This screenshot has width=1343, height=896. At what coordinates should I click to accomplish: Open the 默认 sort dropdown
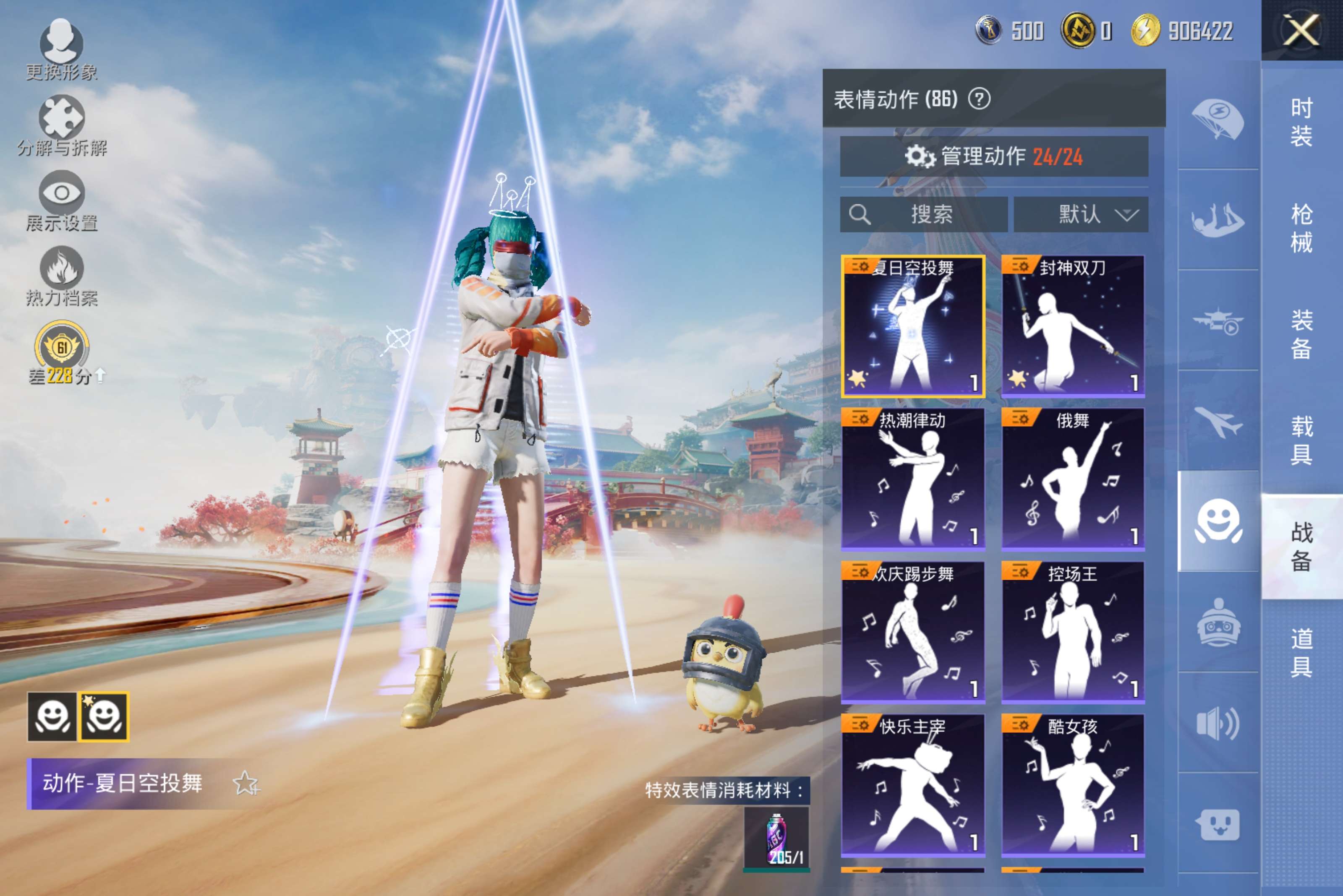1081,214
